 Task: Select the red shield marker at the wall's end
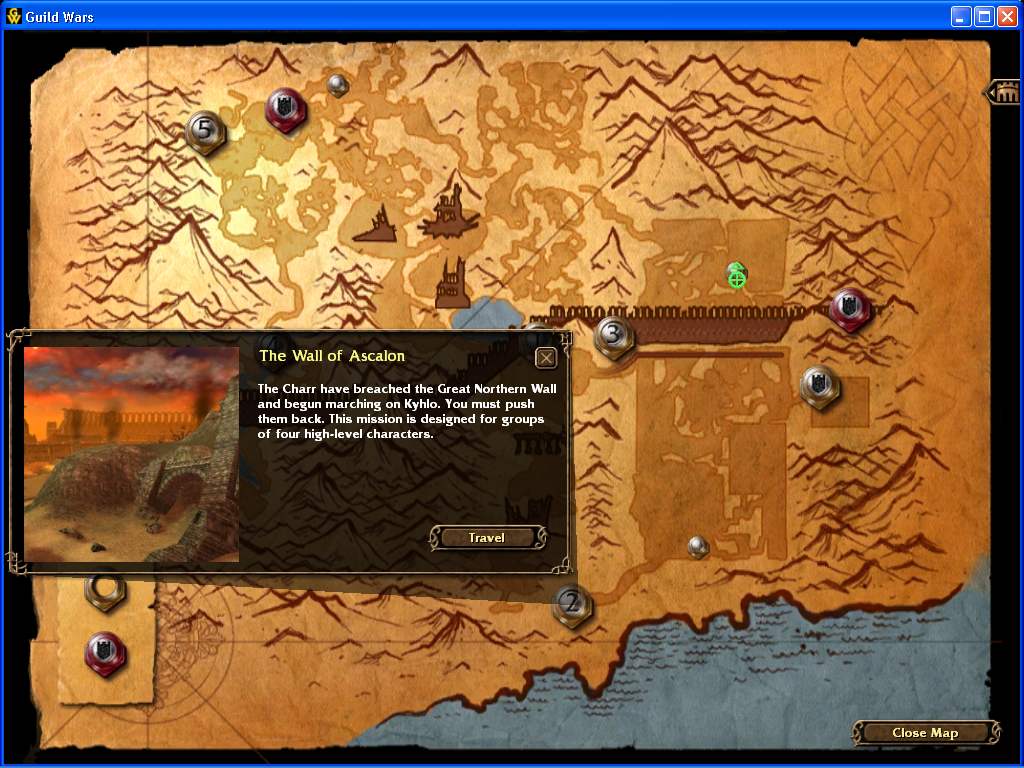coord(849,309)
